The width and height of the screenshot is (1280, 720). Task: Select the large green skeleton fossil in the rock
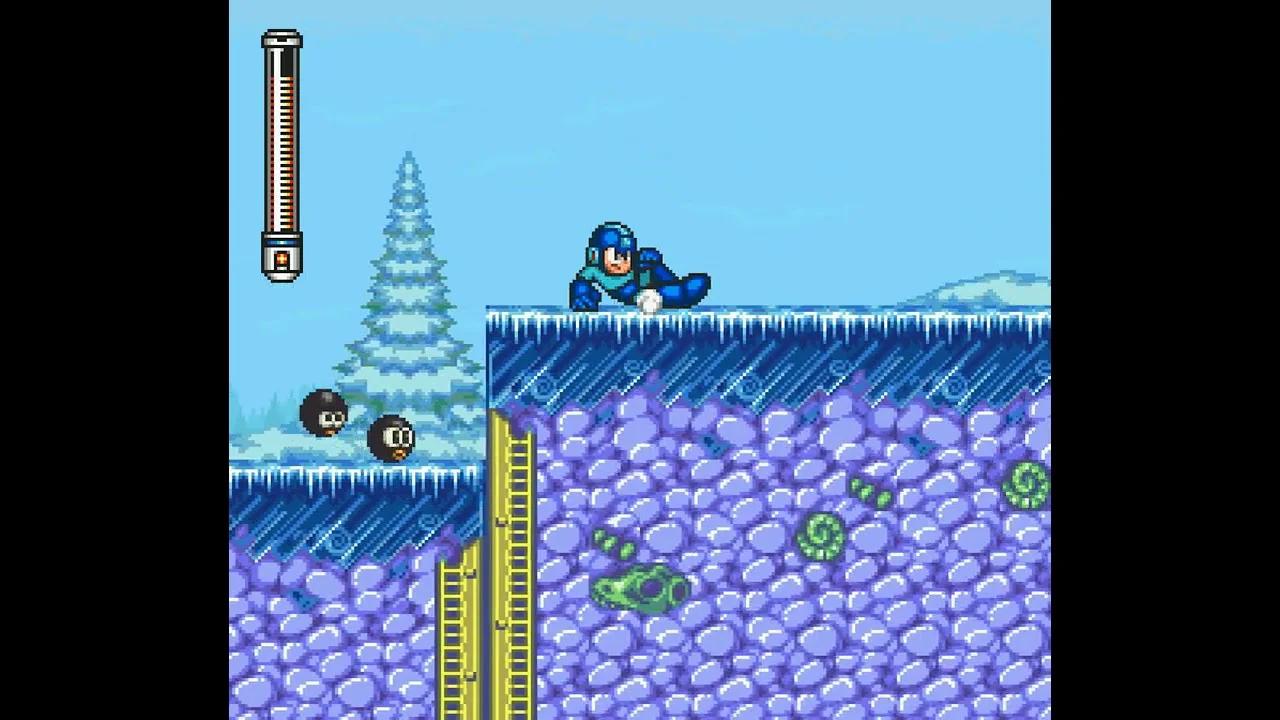coord(640,590)
